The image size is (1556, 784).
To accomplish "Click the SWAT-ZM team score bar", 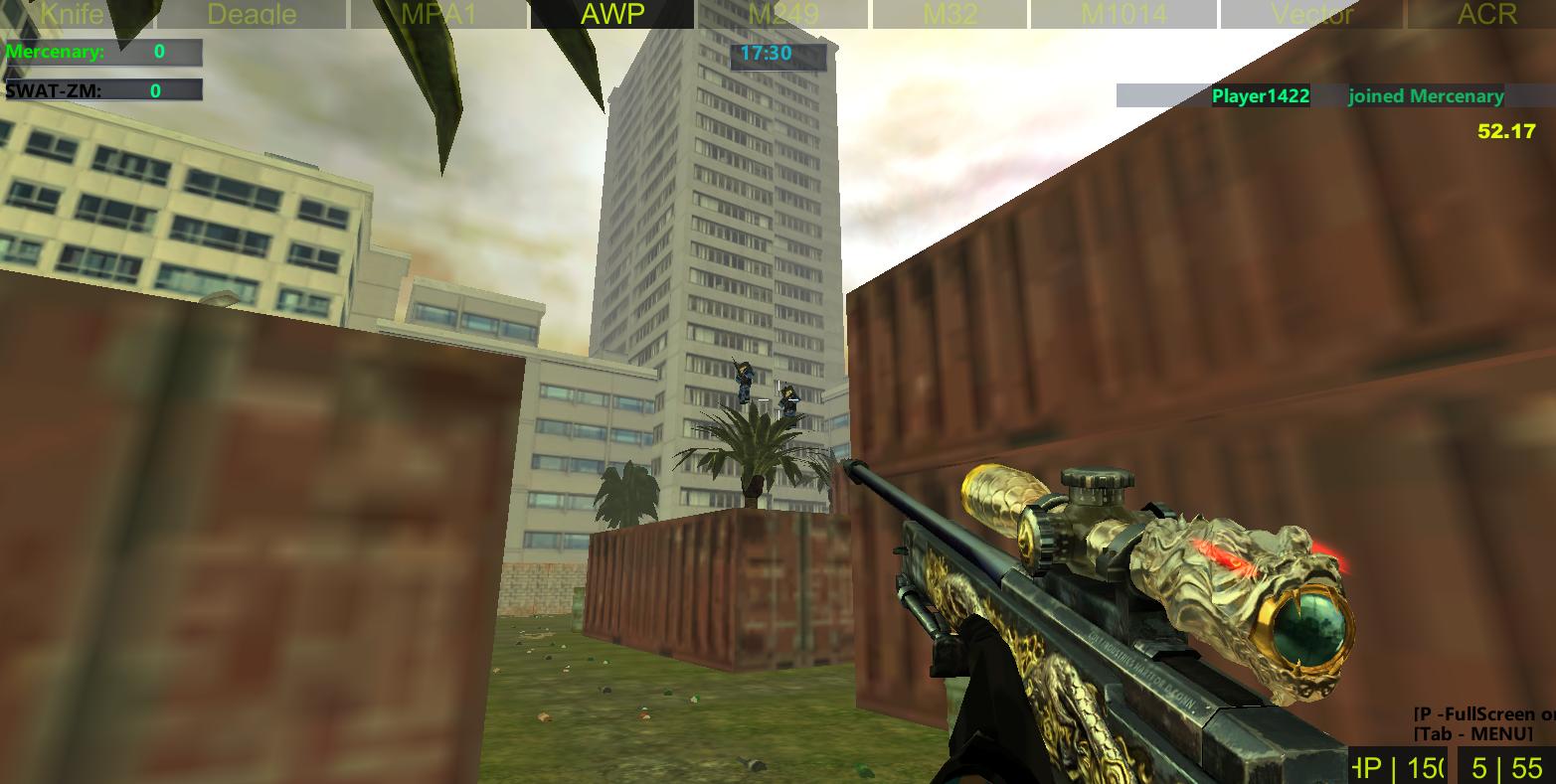I will (103, 91).
